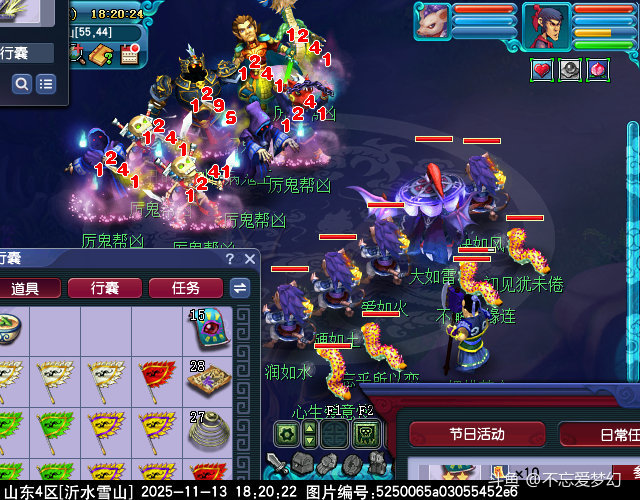This screenshot has width=640, height=500.
Task: Click the pink gem buff icon
Action: tap(597, 69)
